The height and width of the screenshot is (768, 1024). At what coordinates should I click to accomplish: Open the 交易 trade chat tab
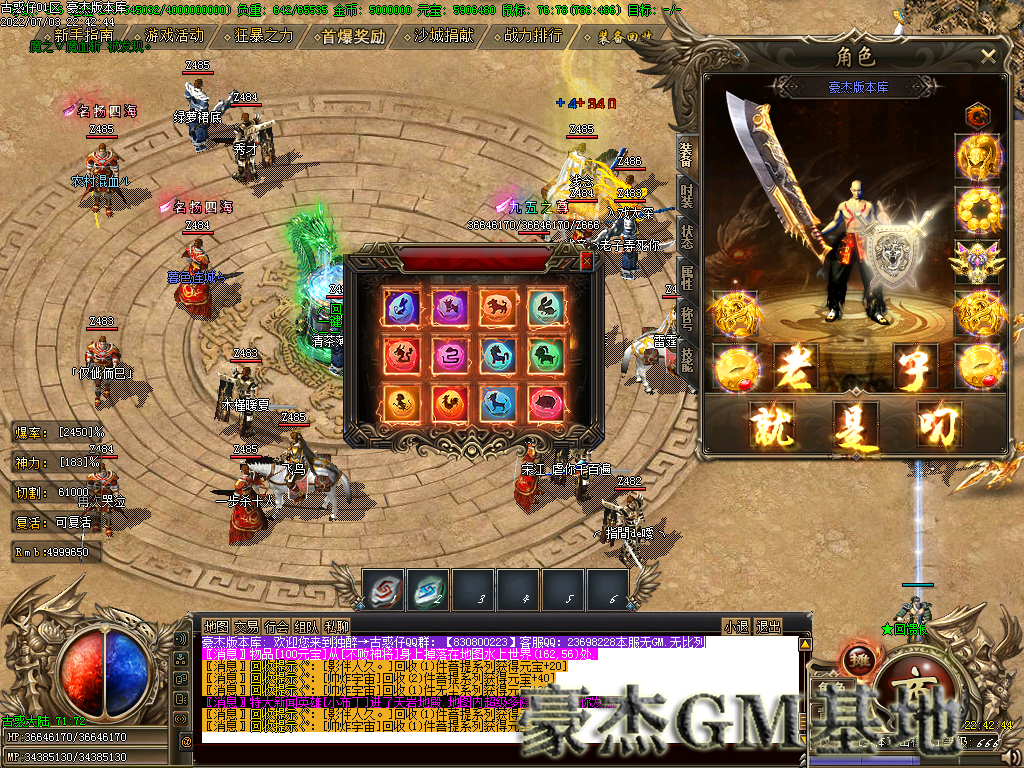(x=245, y=626)
